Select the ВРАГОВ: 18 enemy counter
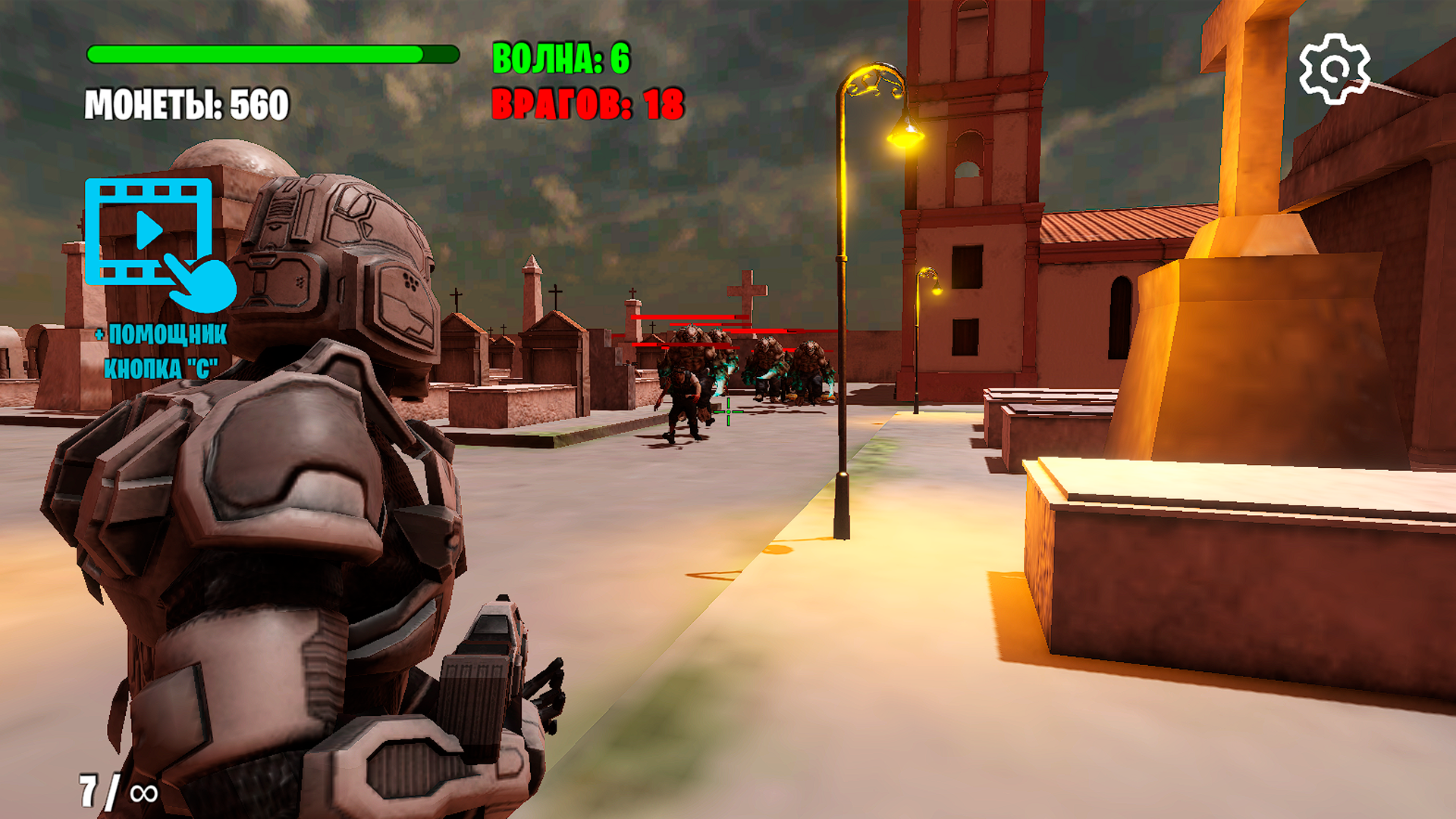Screen dimensions: 1456x819 pos(588,104)
